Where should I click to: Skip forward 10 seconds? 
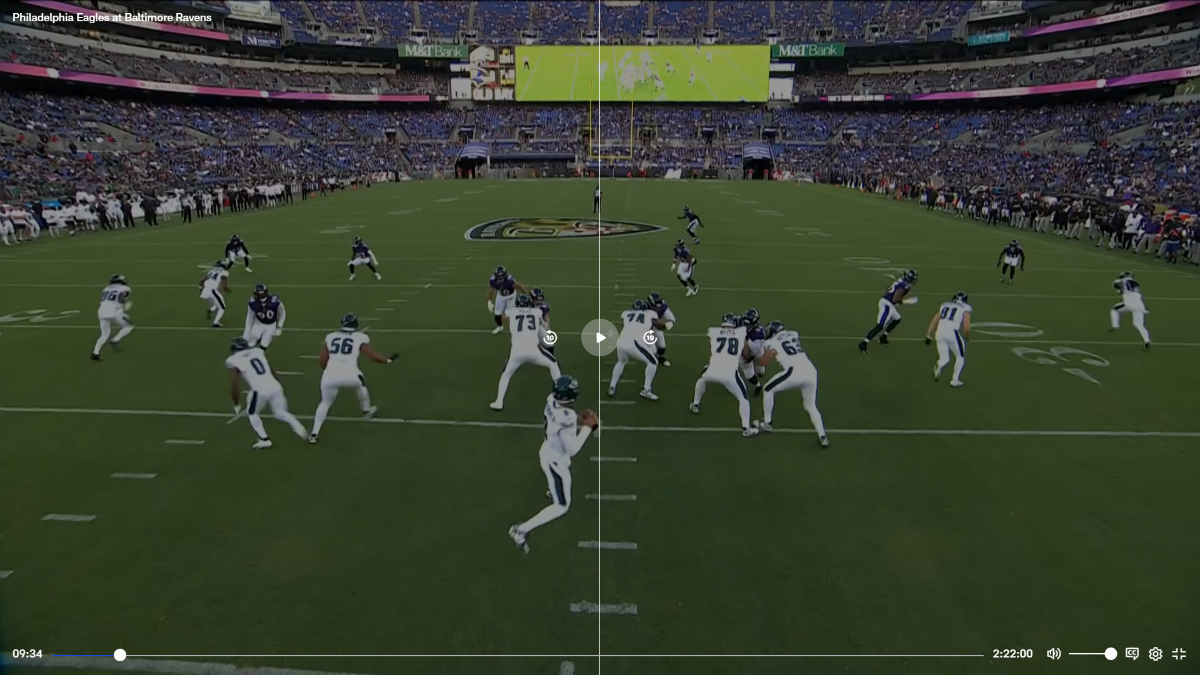click(x=650, y=338)
